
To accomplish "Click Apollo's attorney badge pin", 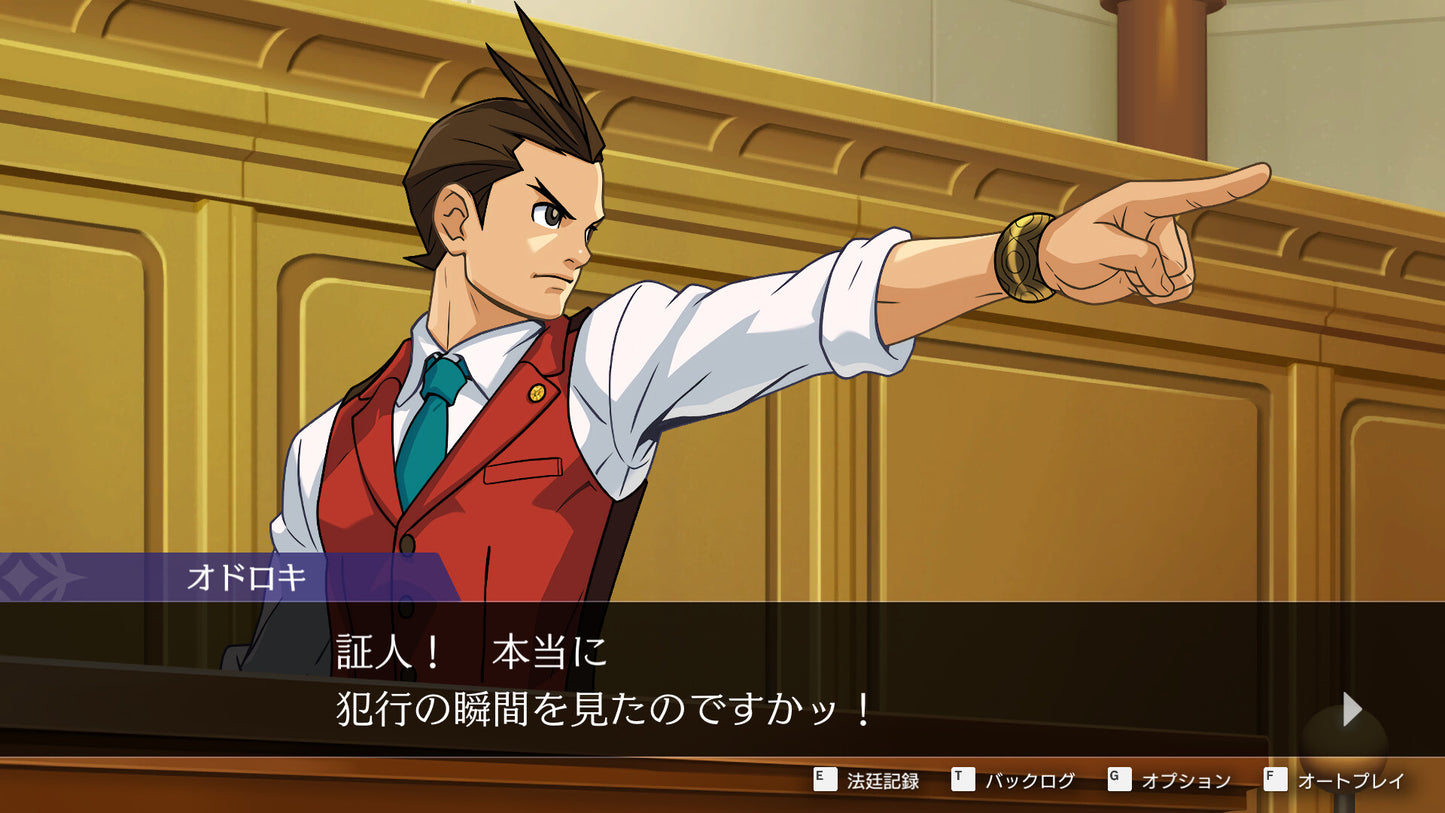I will (x=538, y=394).
